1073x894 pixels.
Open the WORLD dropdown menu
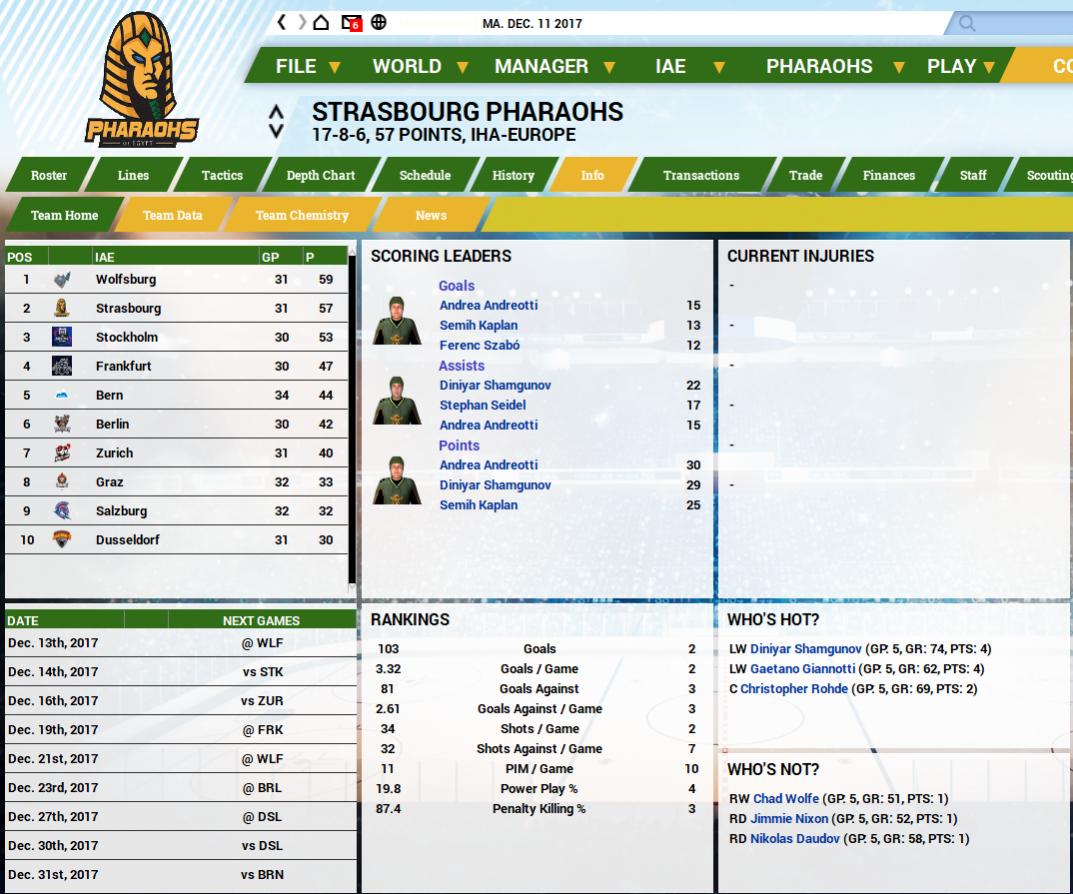[420, 67]
